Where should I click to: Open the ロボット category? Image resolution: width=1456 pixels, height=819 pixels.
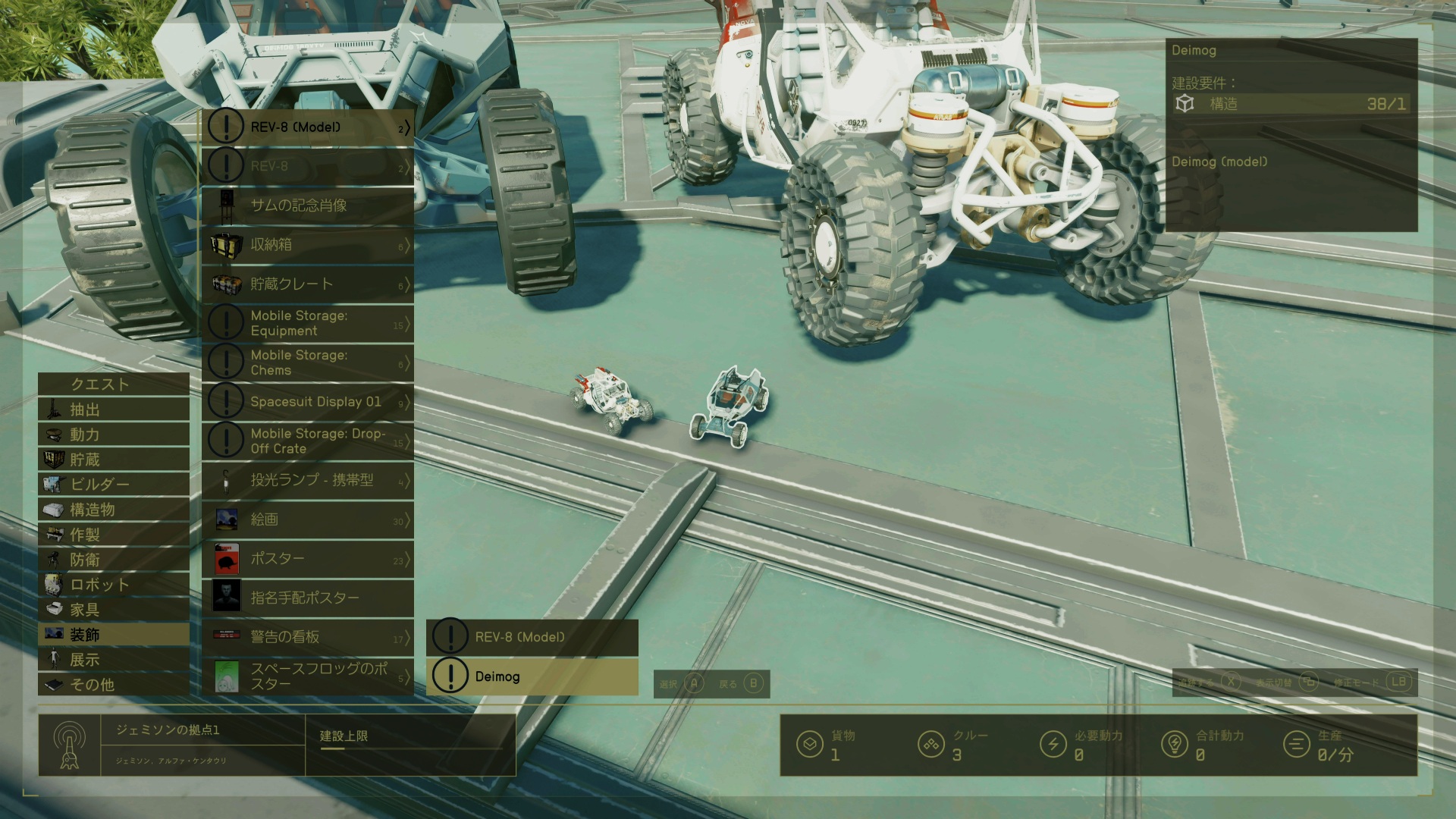tap(114, 585)
